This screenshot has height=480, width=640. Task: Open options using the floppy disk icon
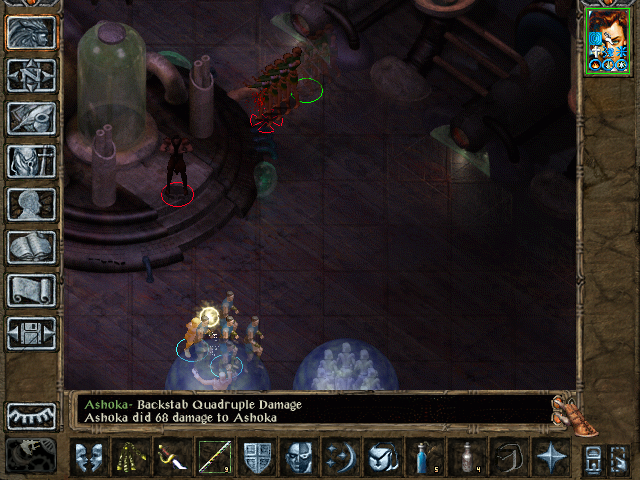(x=32, y=333)
